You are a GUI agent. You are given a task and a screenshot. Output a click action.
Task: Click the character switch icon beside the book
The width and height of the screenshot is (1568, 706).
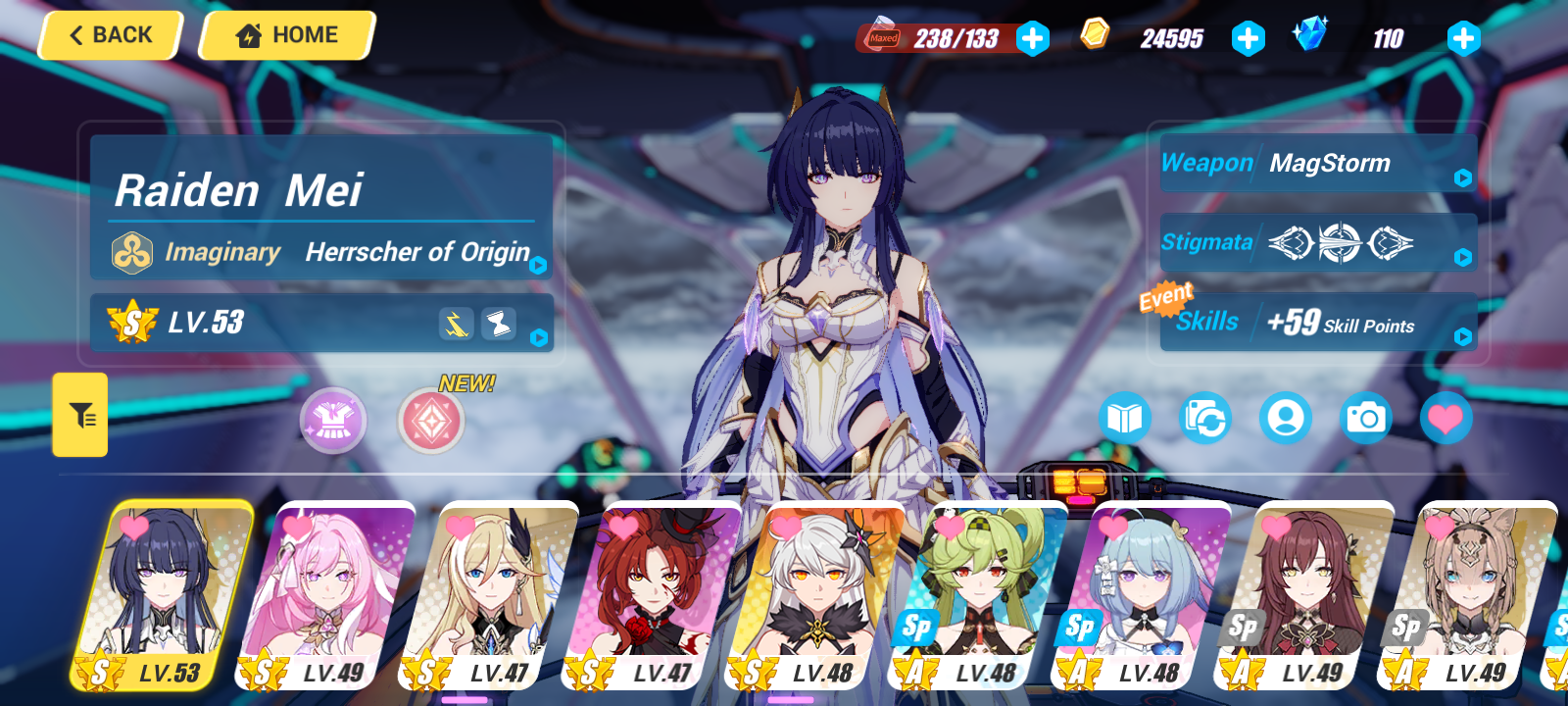(1206, 417)
